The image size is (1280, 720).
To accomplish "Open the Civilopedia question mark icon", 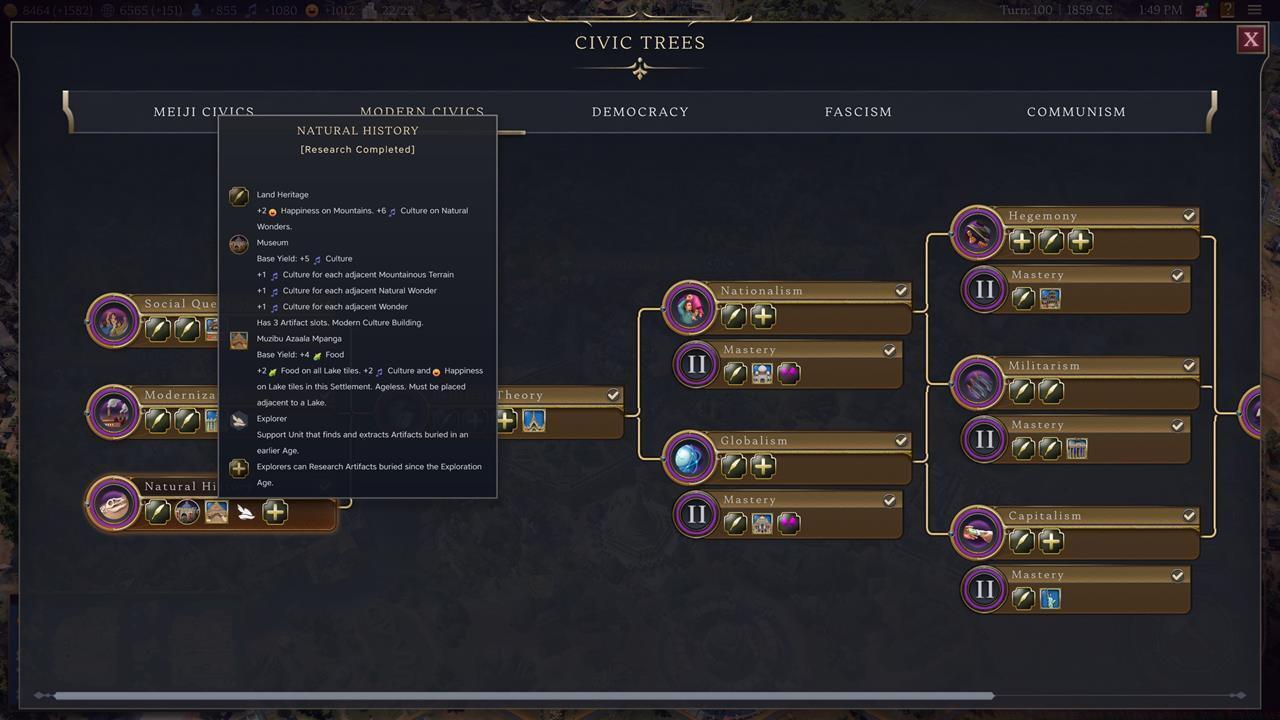I will coord(1227,9).
